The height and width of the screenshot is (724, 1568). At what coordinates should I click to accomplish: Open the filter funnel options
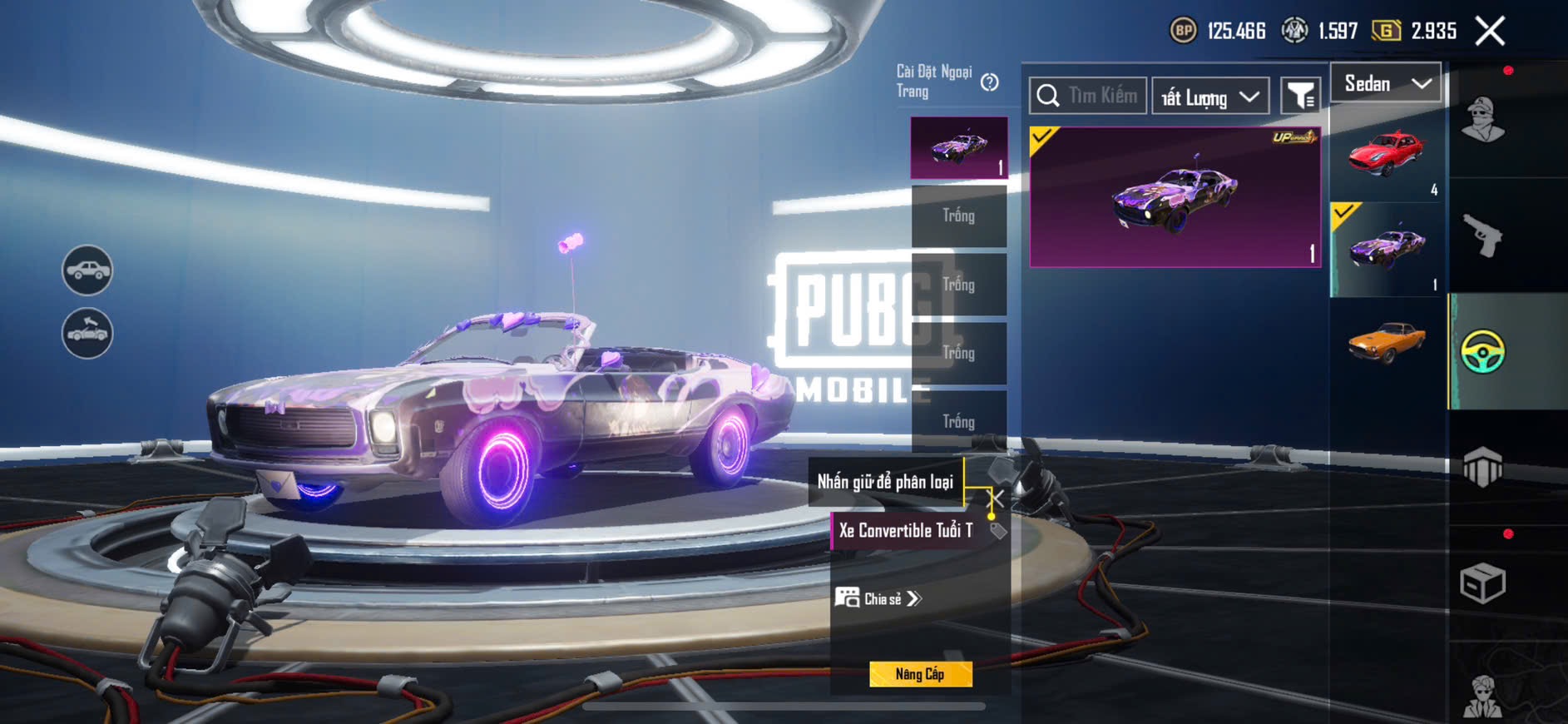[1300, 97]
